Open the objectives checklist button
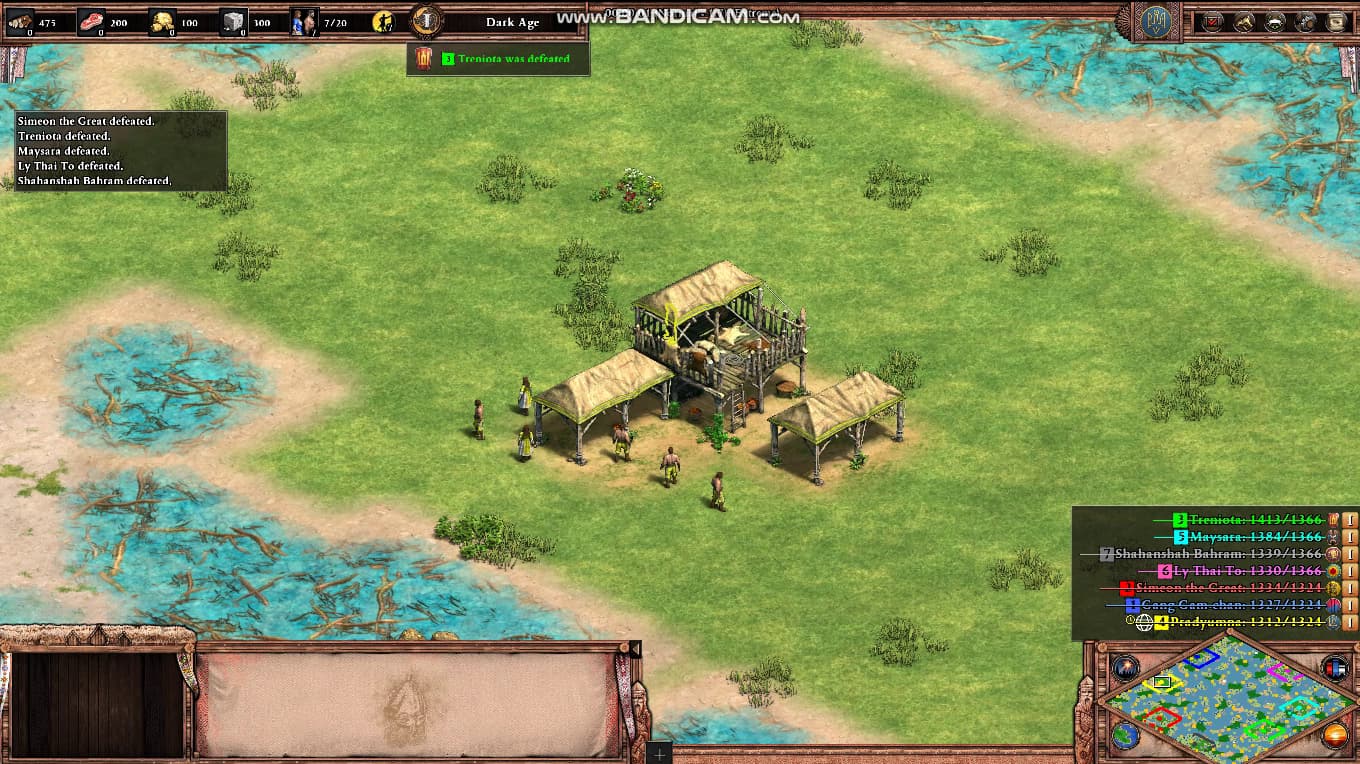The image size is (1360, 764). (1212, 21)
